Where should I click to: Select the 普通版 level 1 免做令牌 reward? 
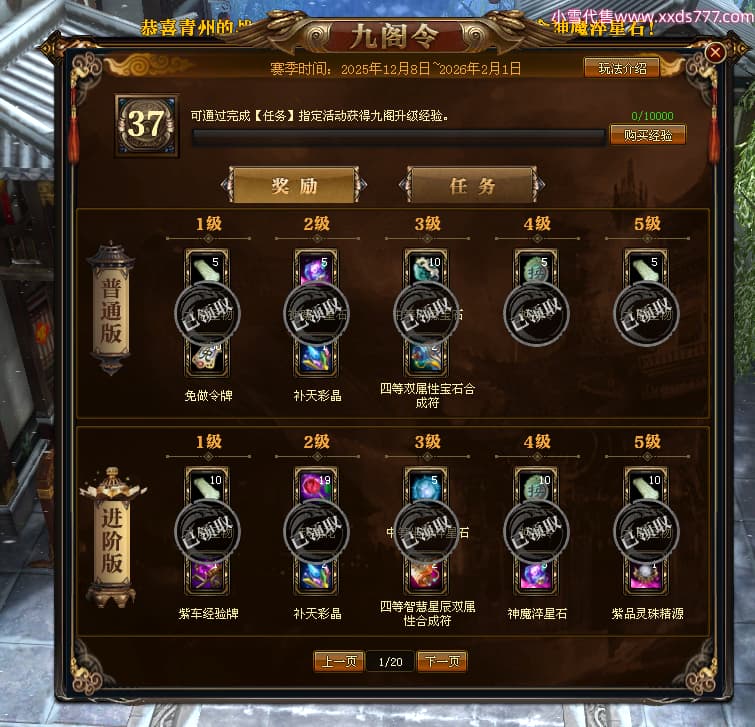click(x=207, y=313)
